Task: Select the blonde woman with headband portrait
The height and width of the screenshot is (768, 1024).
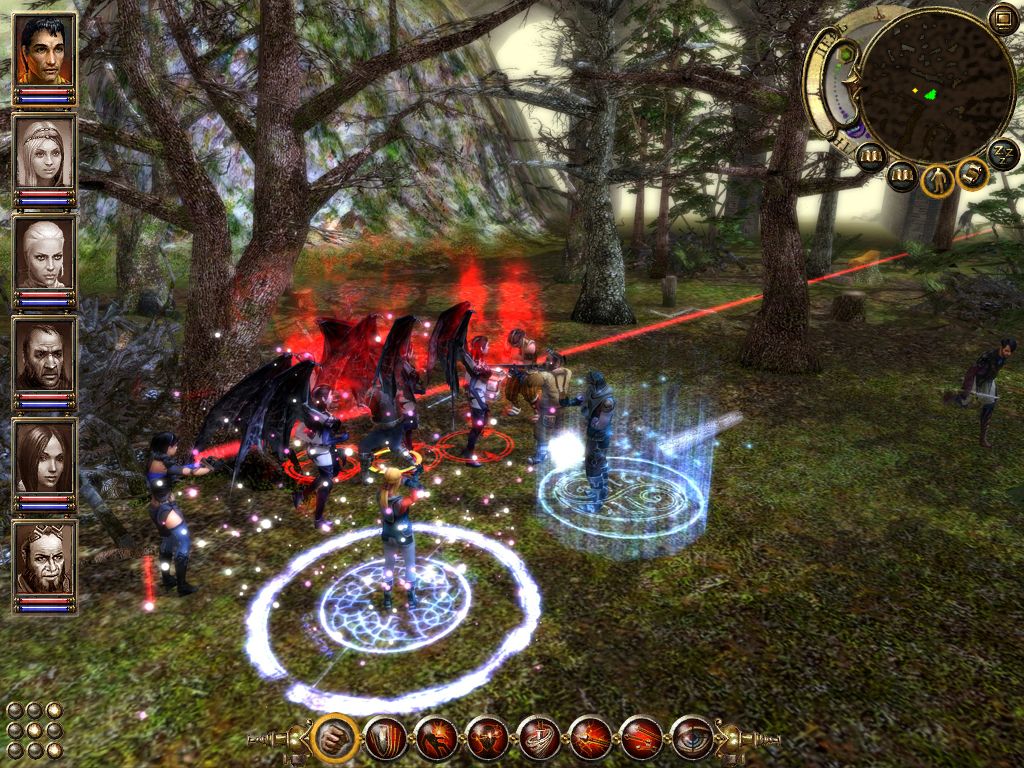Action: pos(45,152)
